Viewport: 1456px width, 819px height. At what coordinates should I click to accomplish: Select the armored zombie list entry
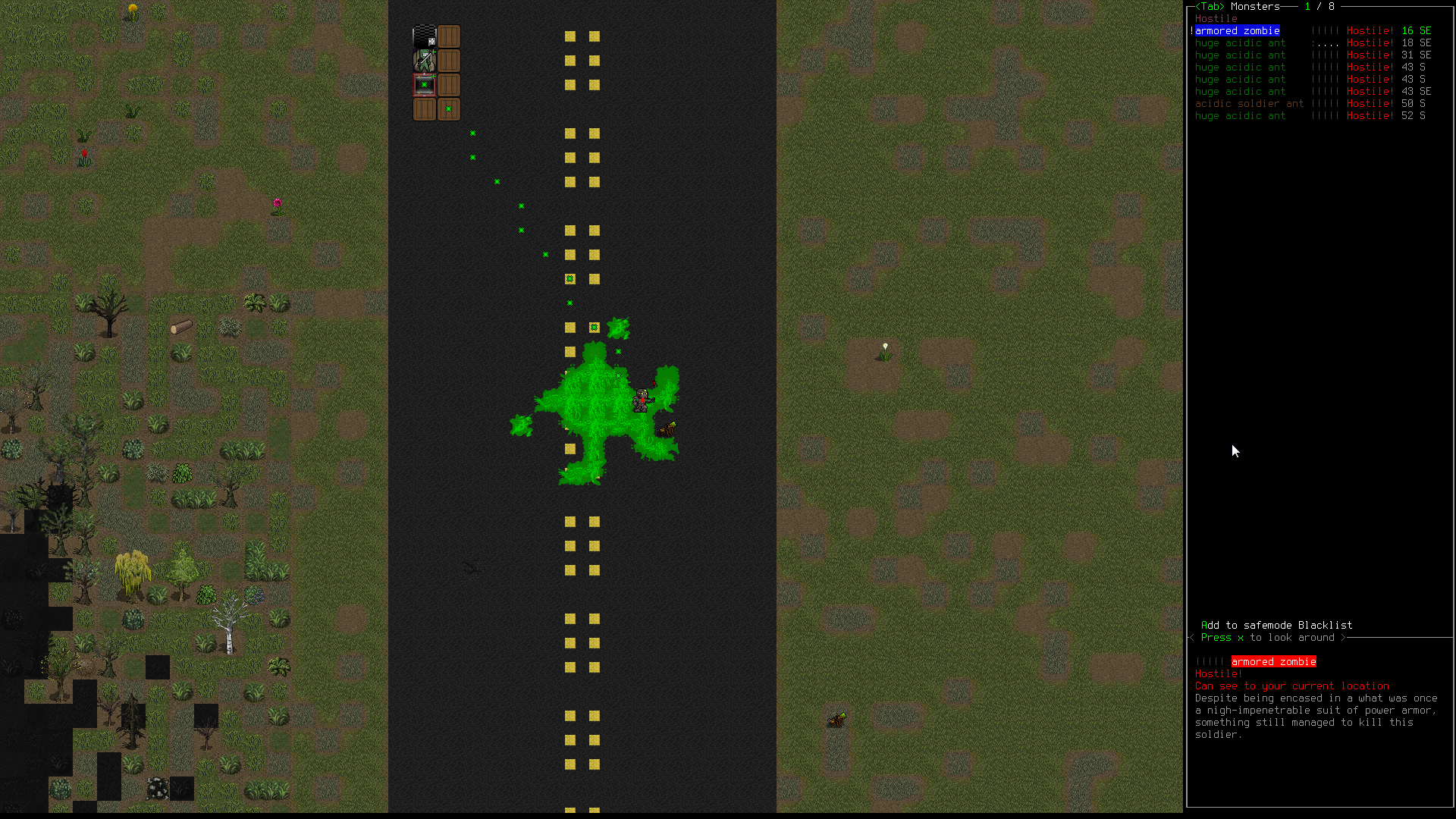(x=1237, y=31)
